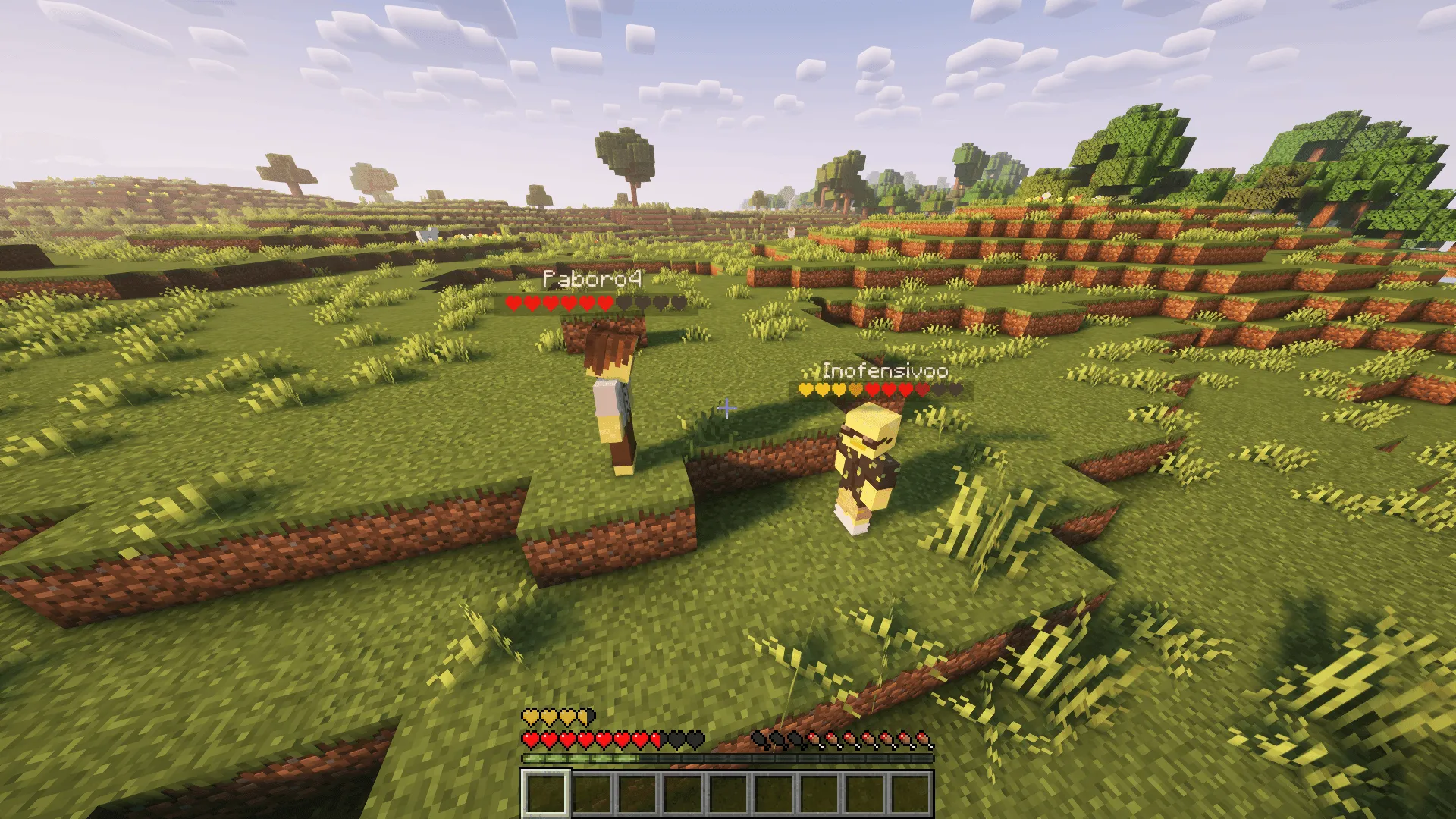Click a gold heart above Inofensivoo's nametag
The height and width of the screenshot is (819, 1456).
pos(806,389)
